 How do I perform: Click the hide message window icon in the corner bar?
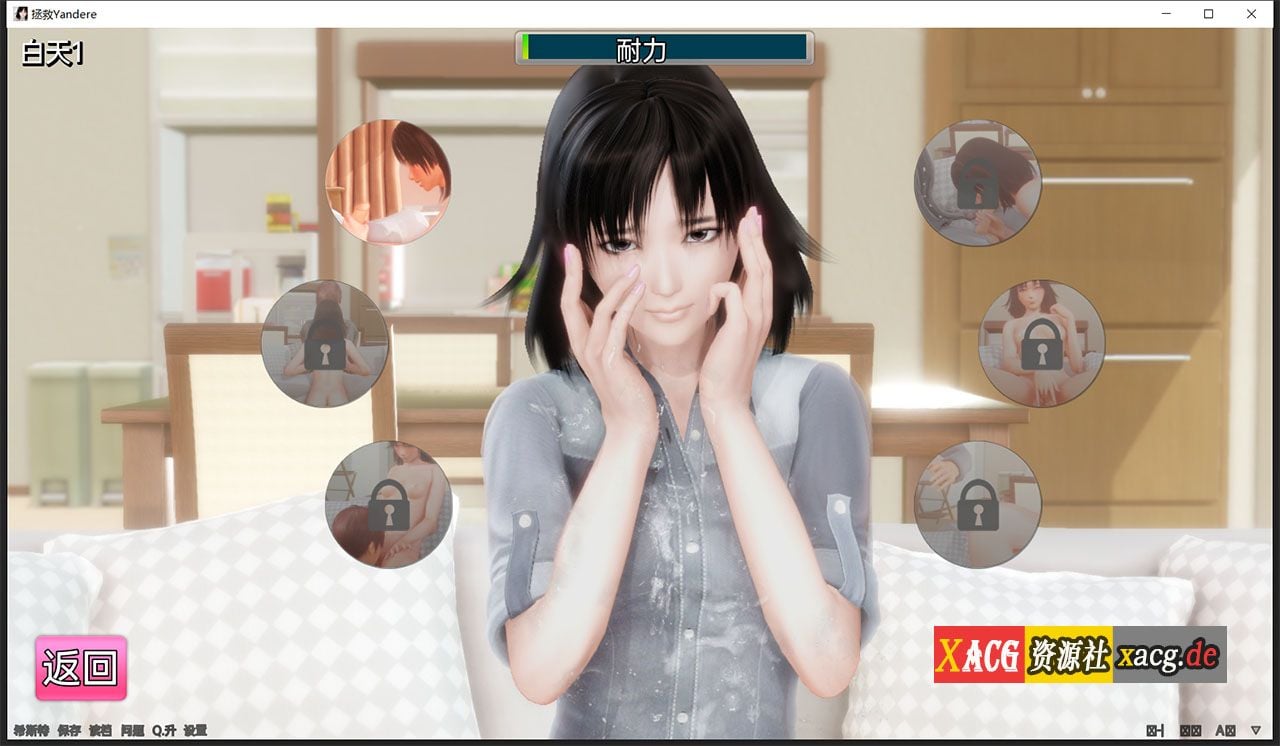[1154, 731]
